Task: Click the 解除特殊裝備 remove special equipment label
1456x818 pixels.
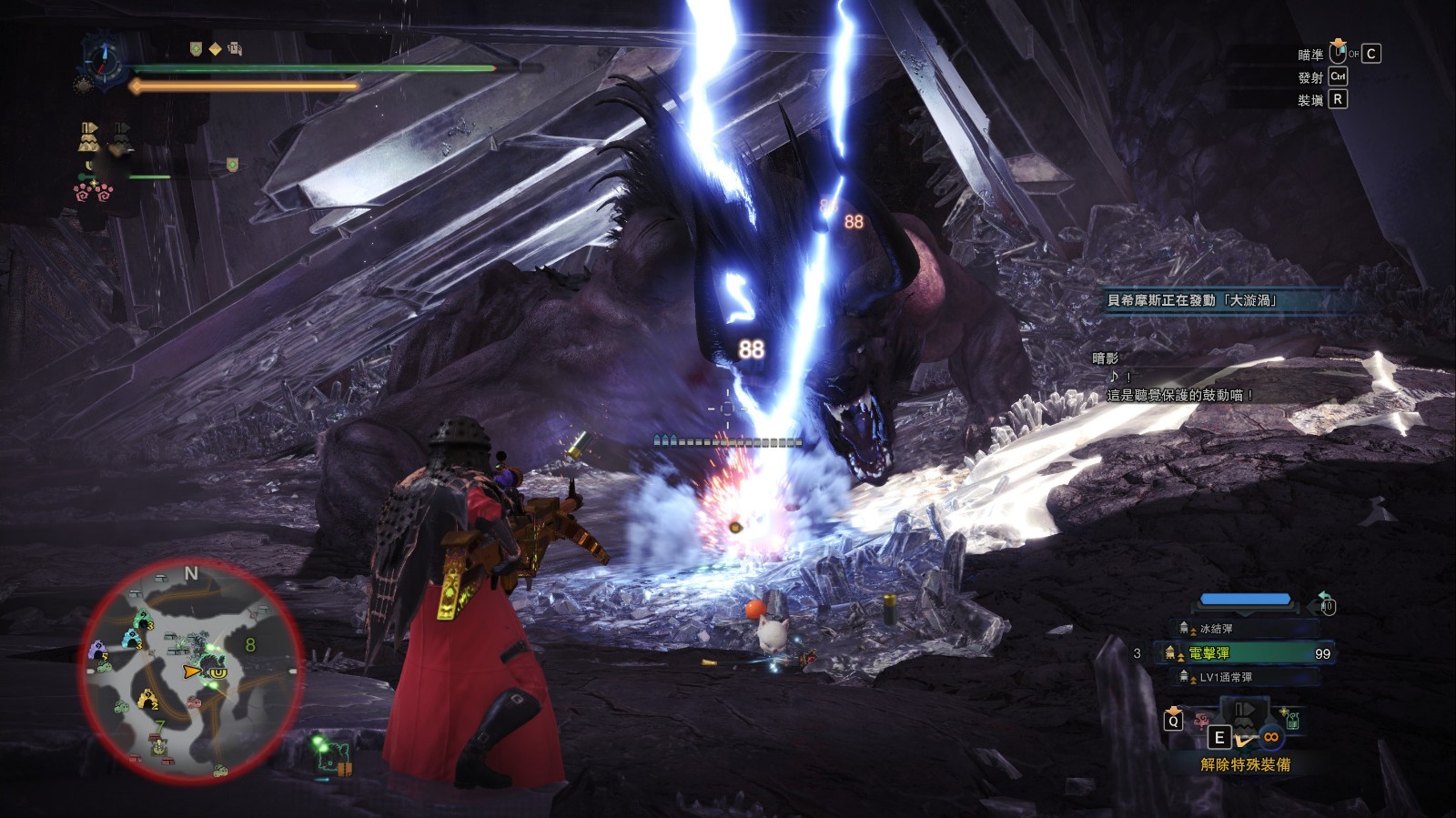Action: click(x=1245, y=764)
